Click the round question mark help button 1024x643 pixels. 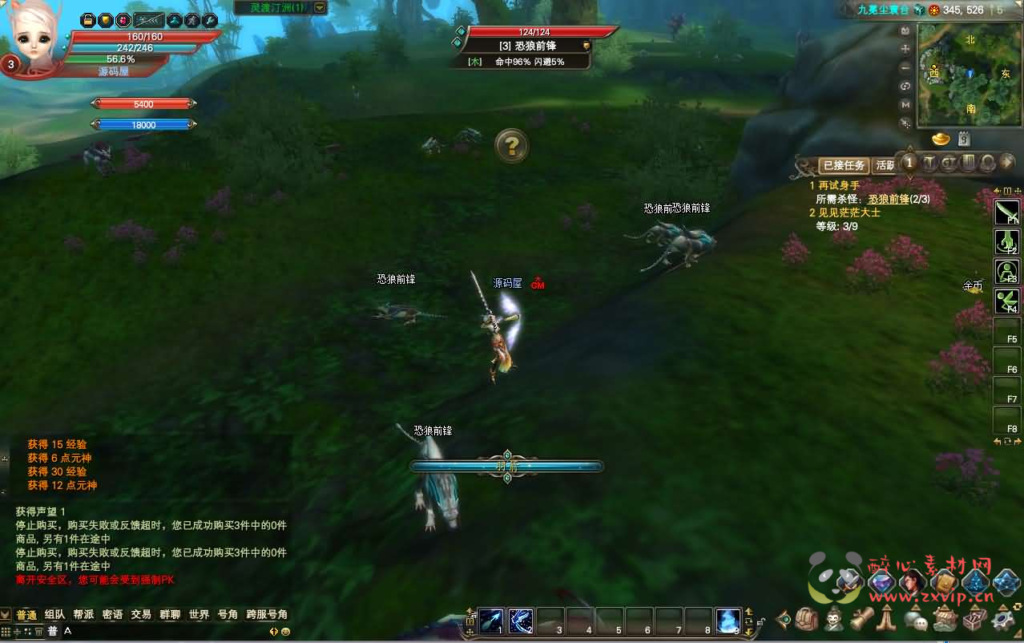(x=511, y=147)
